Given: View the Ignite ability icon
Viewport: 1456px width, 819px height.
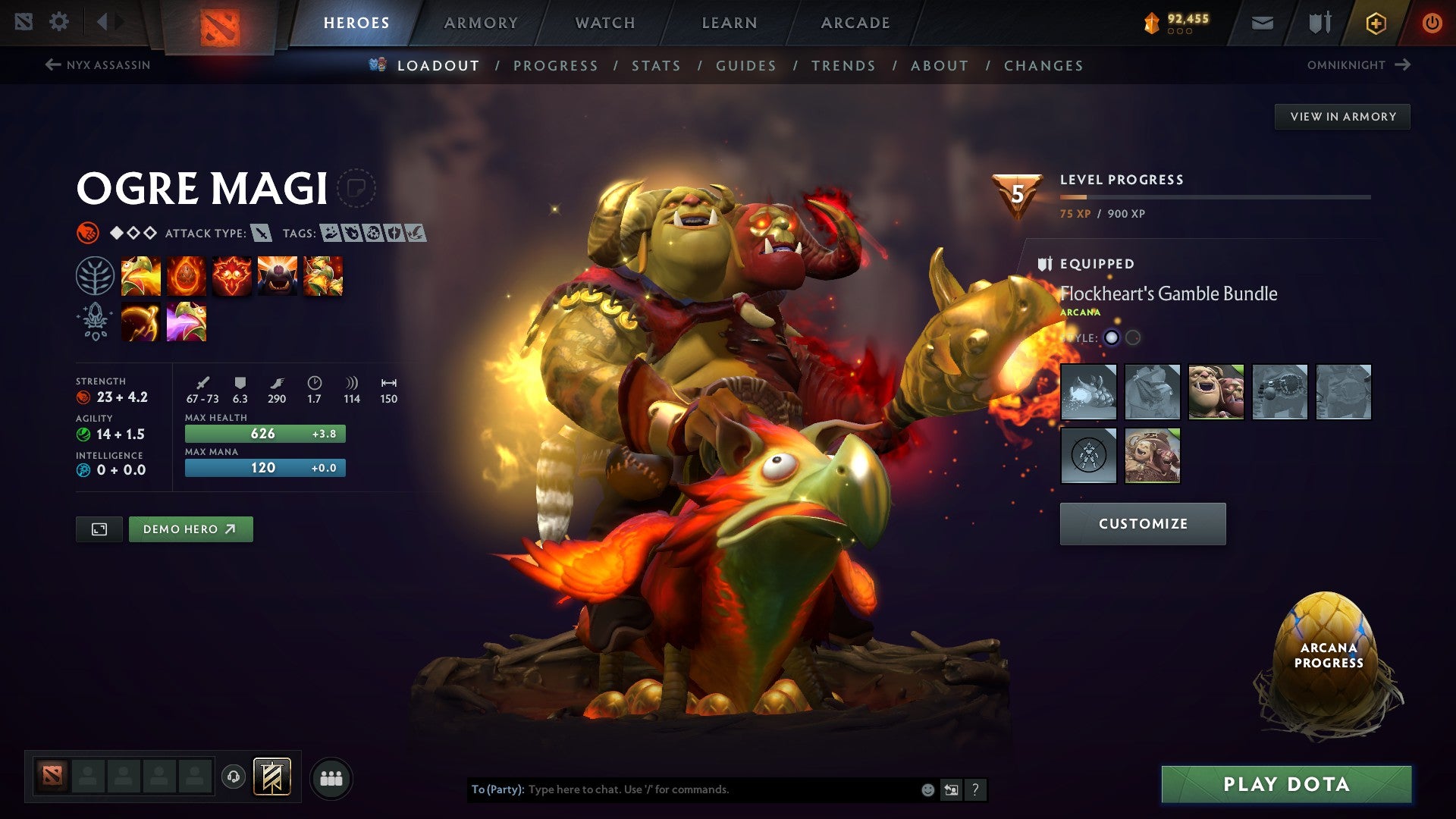Looking at the screenshot, I should [x=187, y=277].
